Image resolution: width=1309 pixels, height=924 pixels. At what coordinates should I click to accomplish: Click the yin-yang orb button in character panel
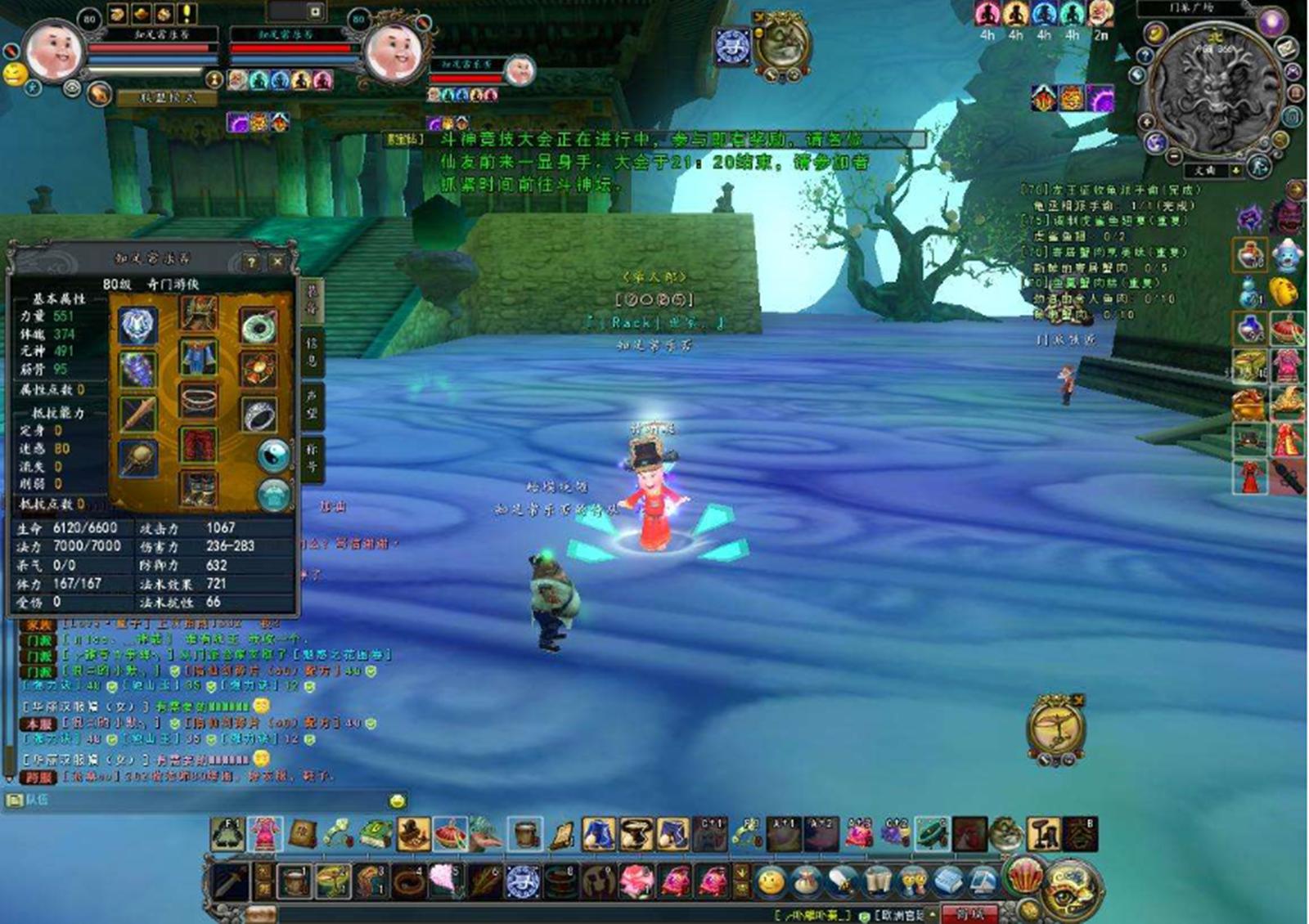273,455
